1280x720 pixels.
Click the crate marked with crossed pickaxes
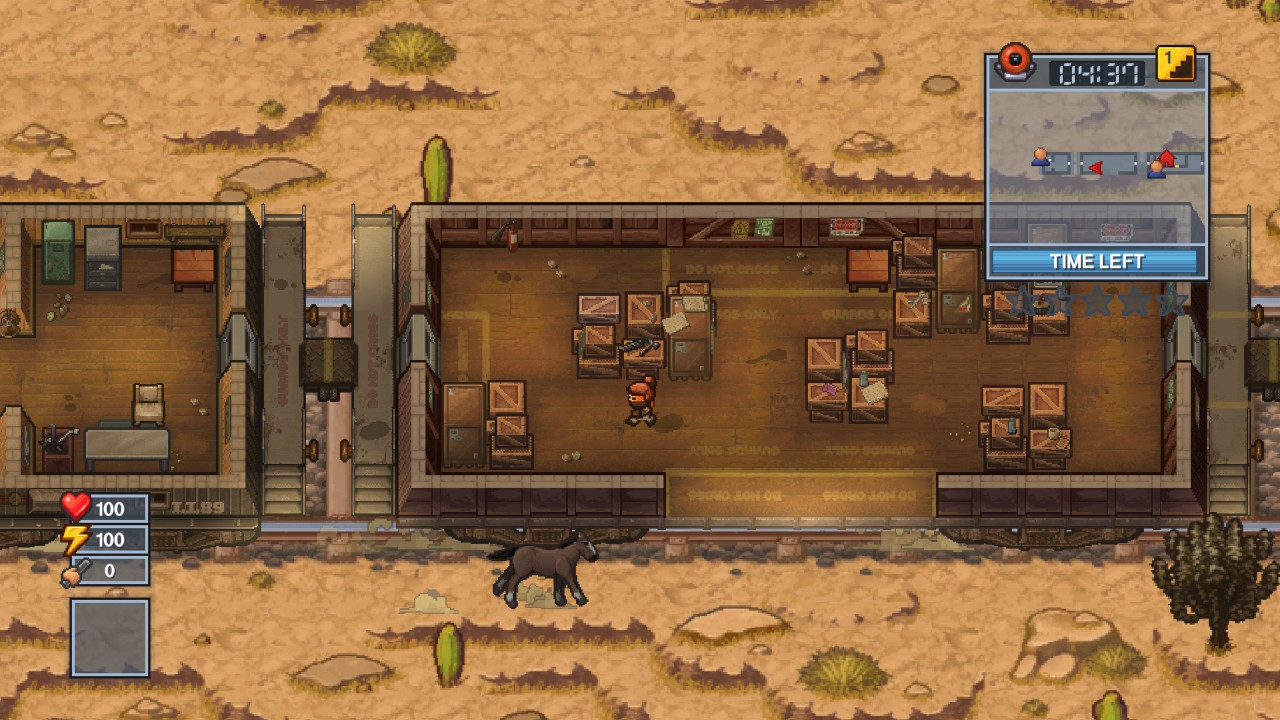point(640,347)
